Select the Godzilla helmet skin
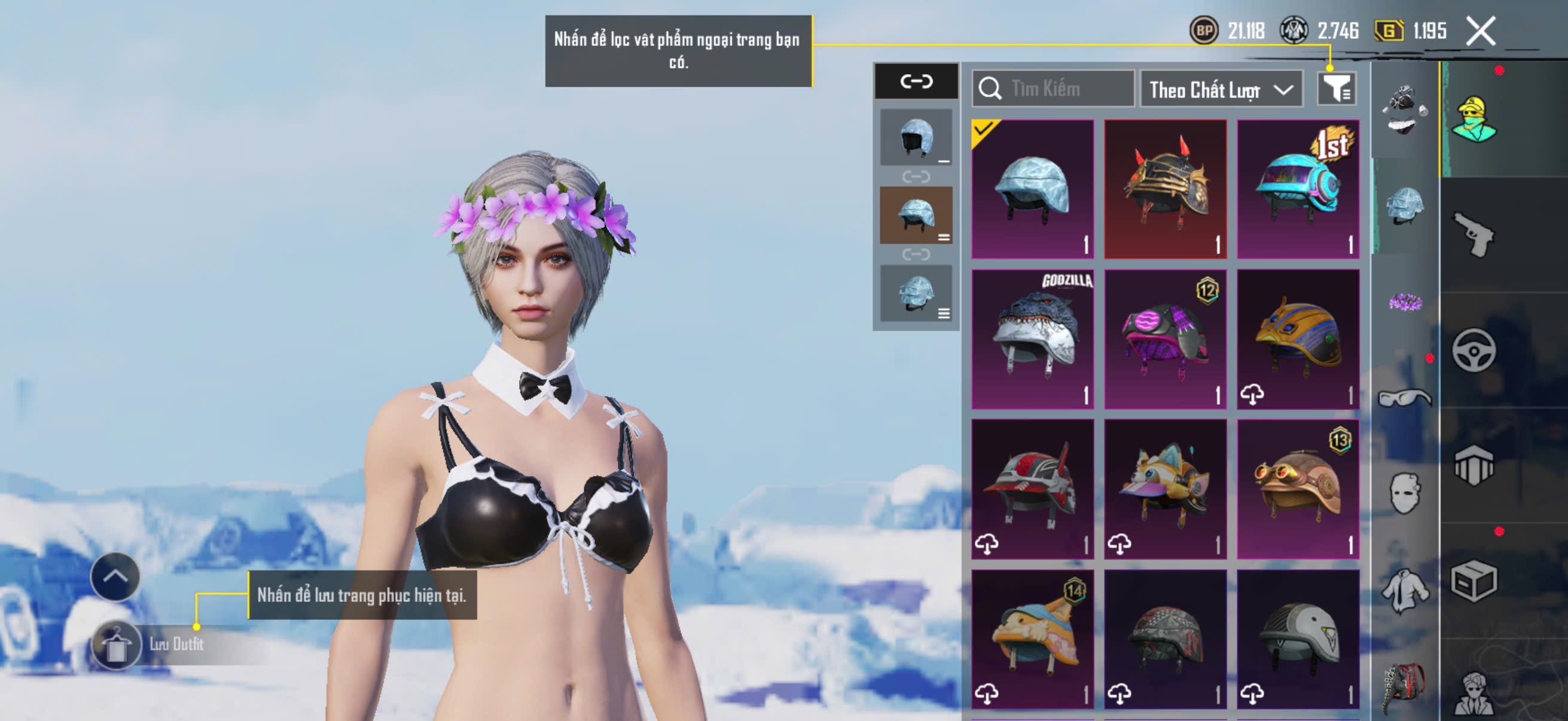The image size is (1568, 721). point(1032,339)
